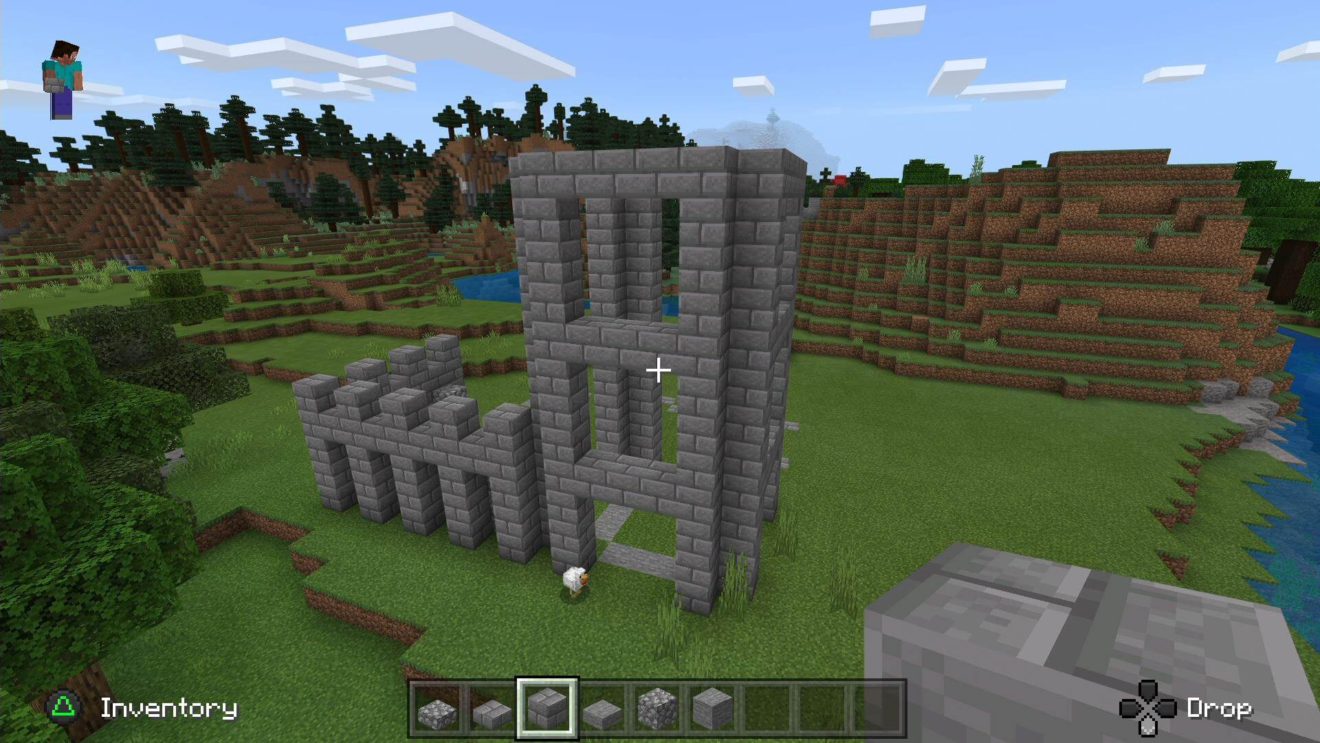Image resolution: width=1320 pixels, height=743 pixels.
Task: Select the smooth stone slab in slot four
Action: coord(601,712)
